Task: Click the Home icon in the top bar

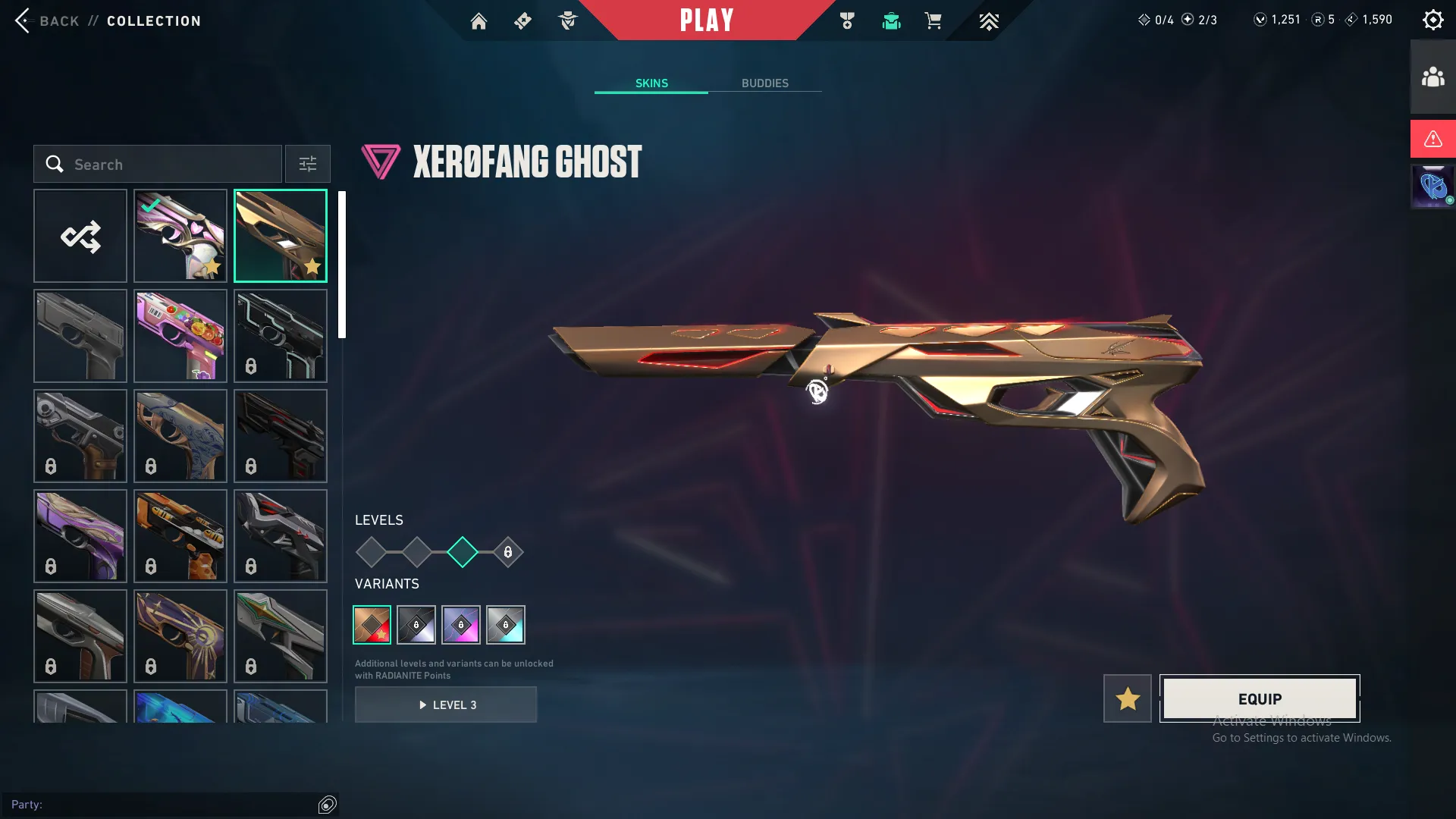Action: pyautogui.click(x=479, y=20)
